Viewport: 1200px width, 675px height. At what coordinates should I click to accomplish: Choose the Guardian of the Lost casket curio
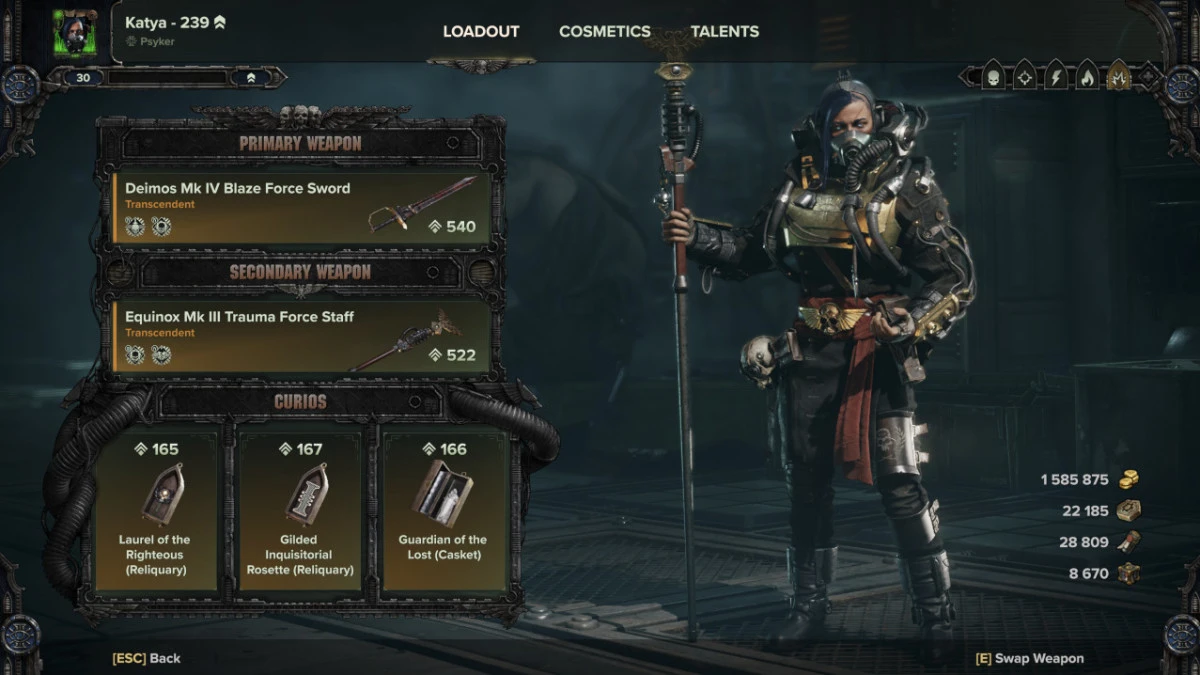tap(443, 510)
